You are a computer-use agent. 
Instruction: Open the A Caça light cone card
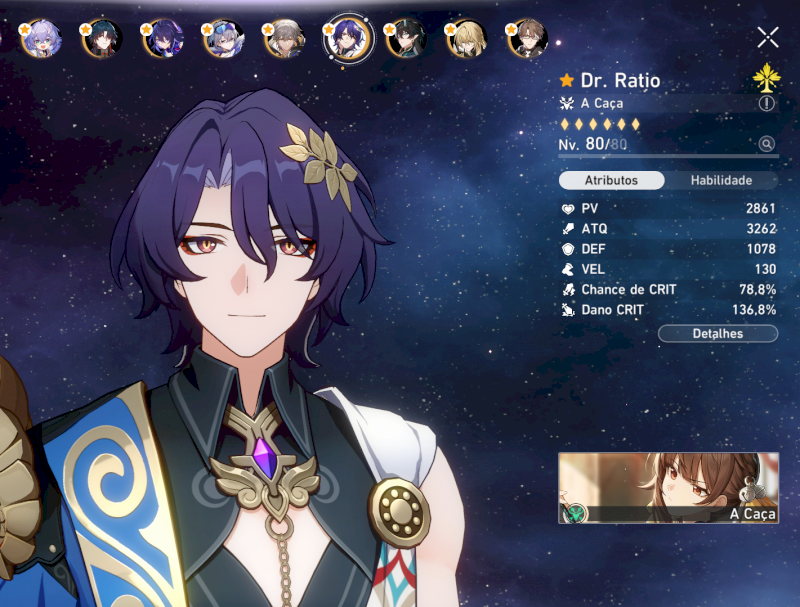668,487
